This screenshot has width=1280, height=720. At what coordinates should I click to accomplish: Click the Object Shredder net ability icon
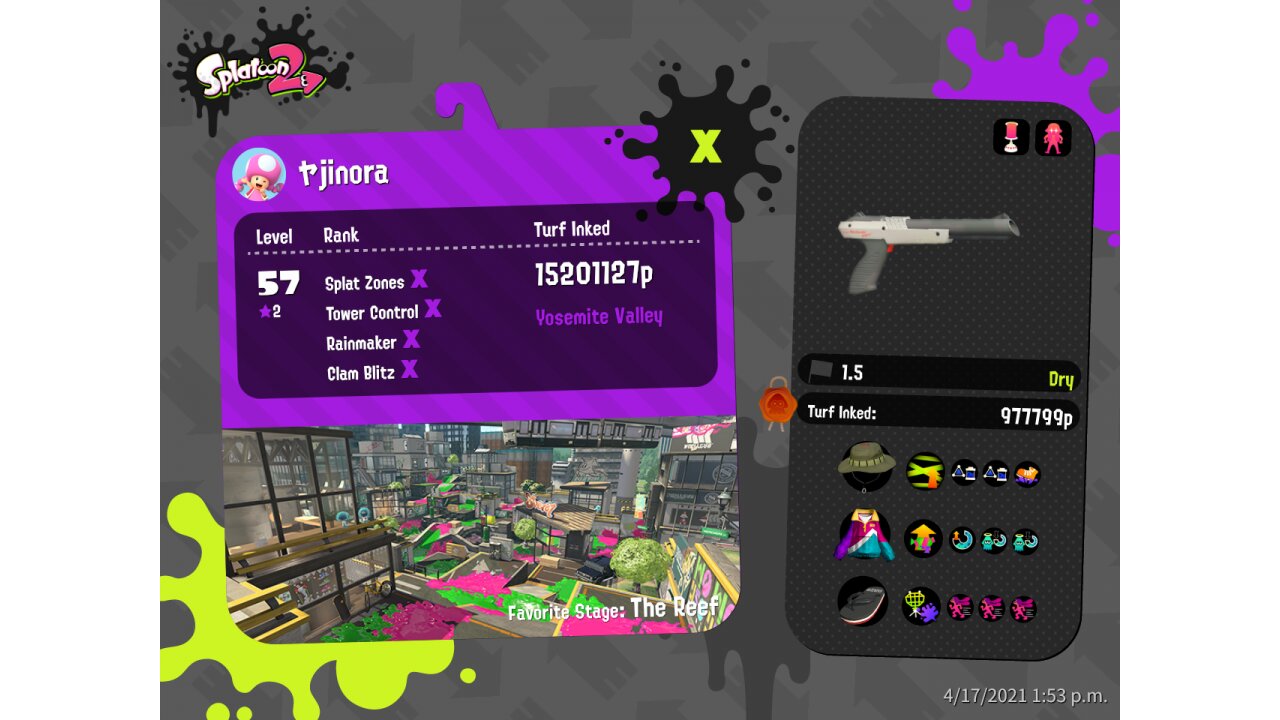(921, 605)
